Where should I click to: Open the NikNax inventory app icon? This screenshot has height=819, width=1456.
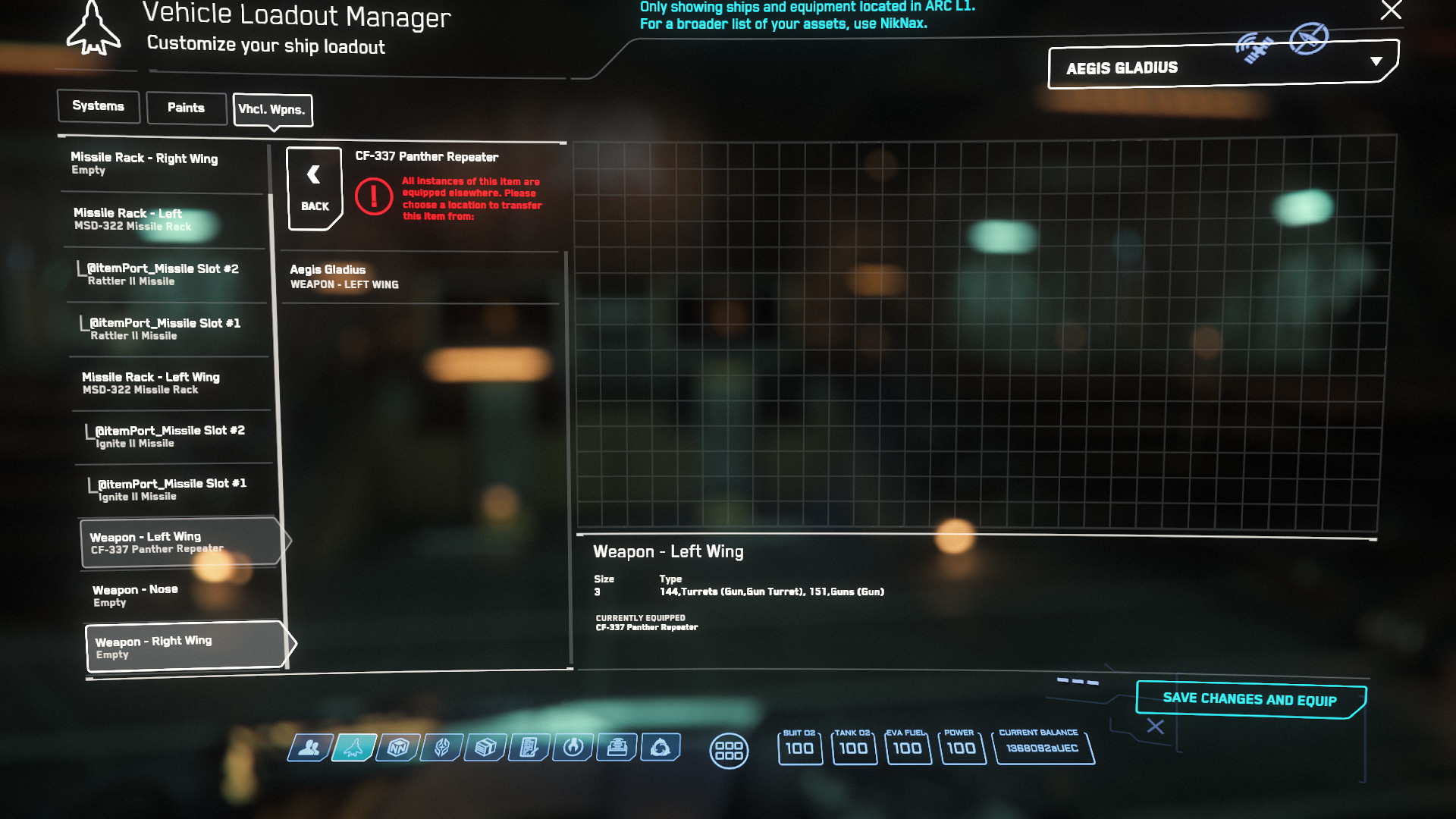click(397, 749)
